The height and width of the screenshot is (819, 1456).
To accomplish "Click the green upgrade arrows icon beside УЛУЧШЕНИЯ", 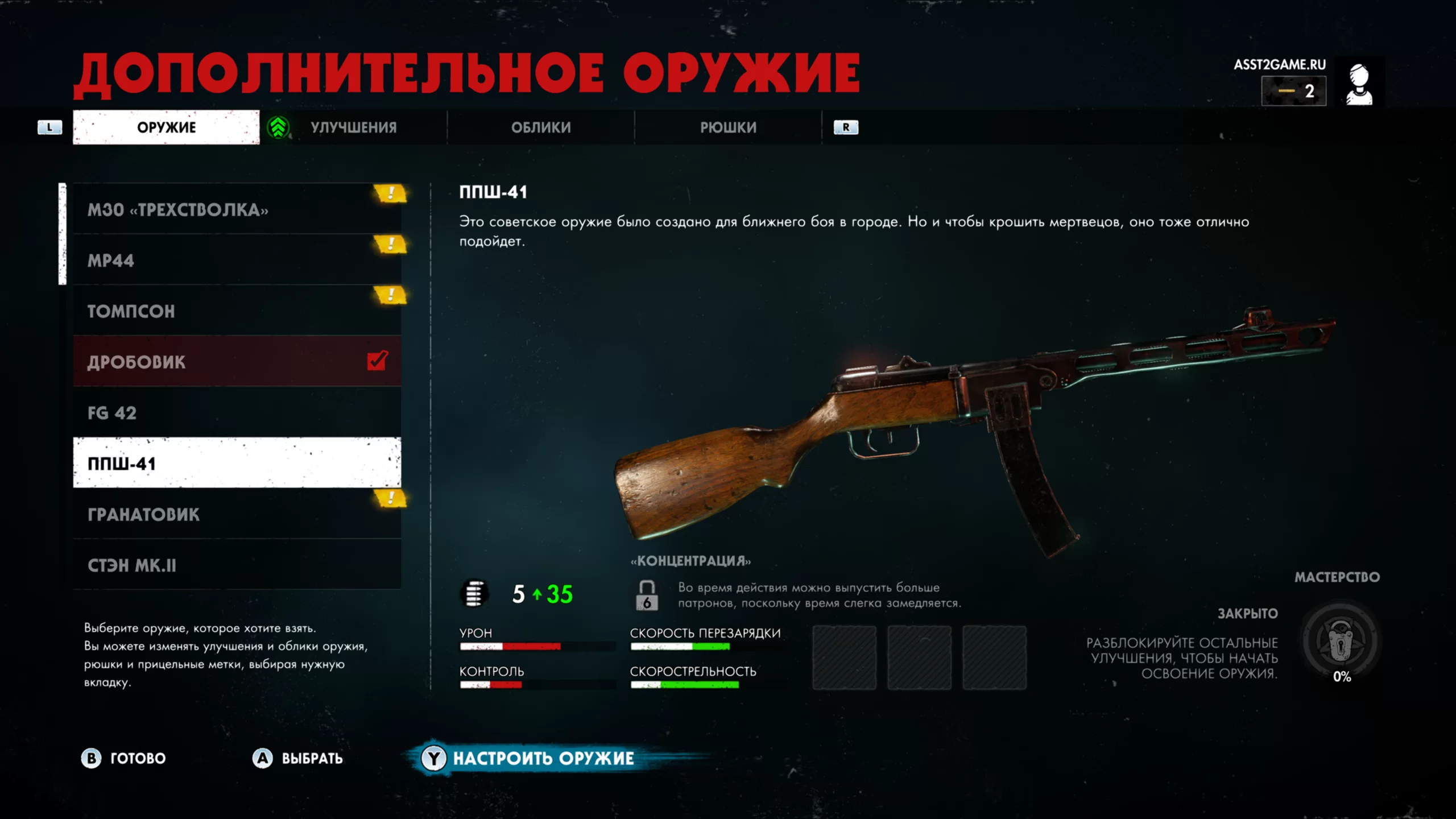I will 278,127.
